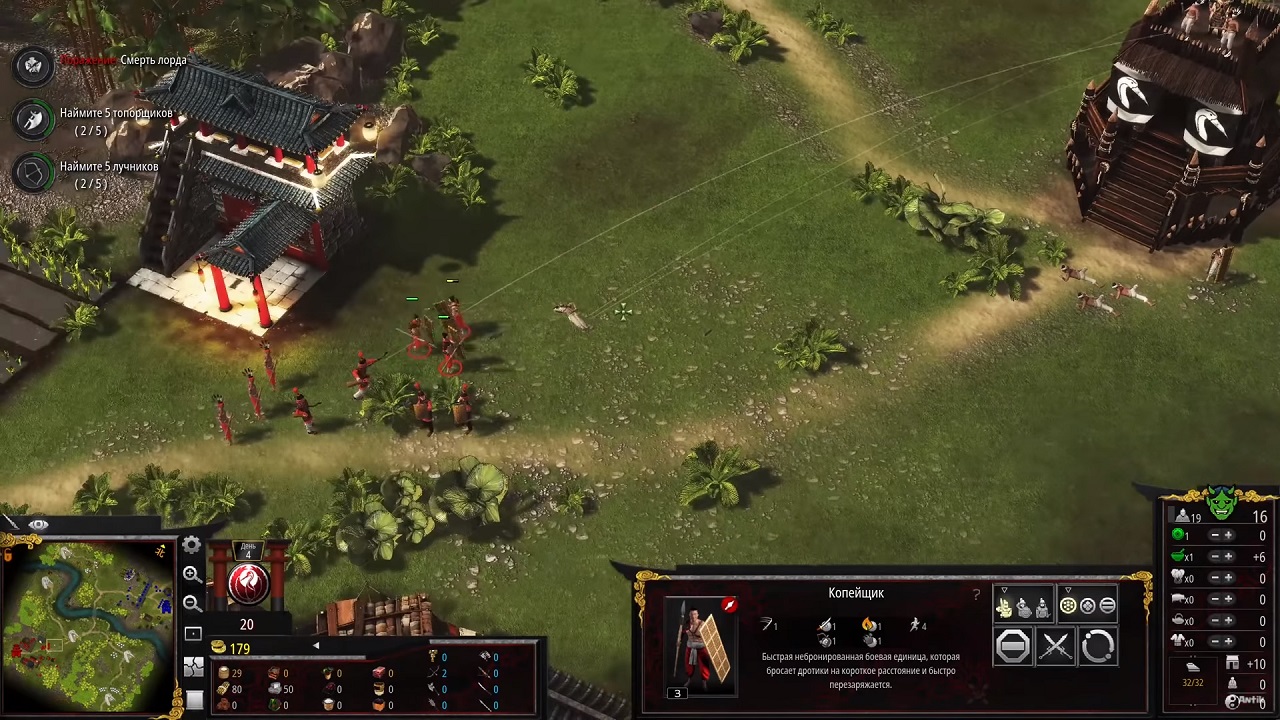Activate the circular patrol command button
Image resolution: width=1280 pixels, height=720 pixels.
coord(1097,647)
